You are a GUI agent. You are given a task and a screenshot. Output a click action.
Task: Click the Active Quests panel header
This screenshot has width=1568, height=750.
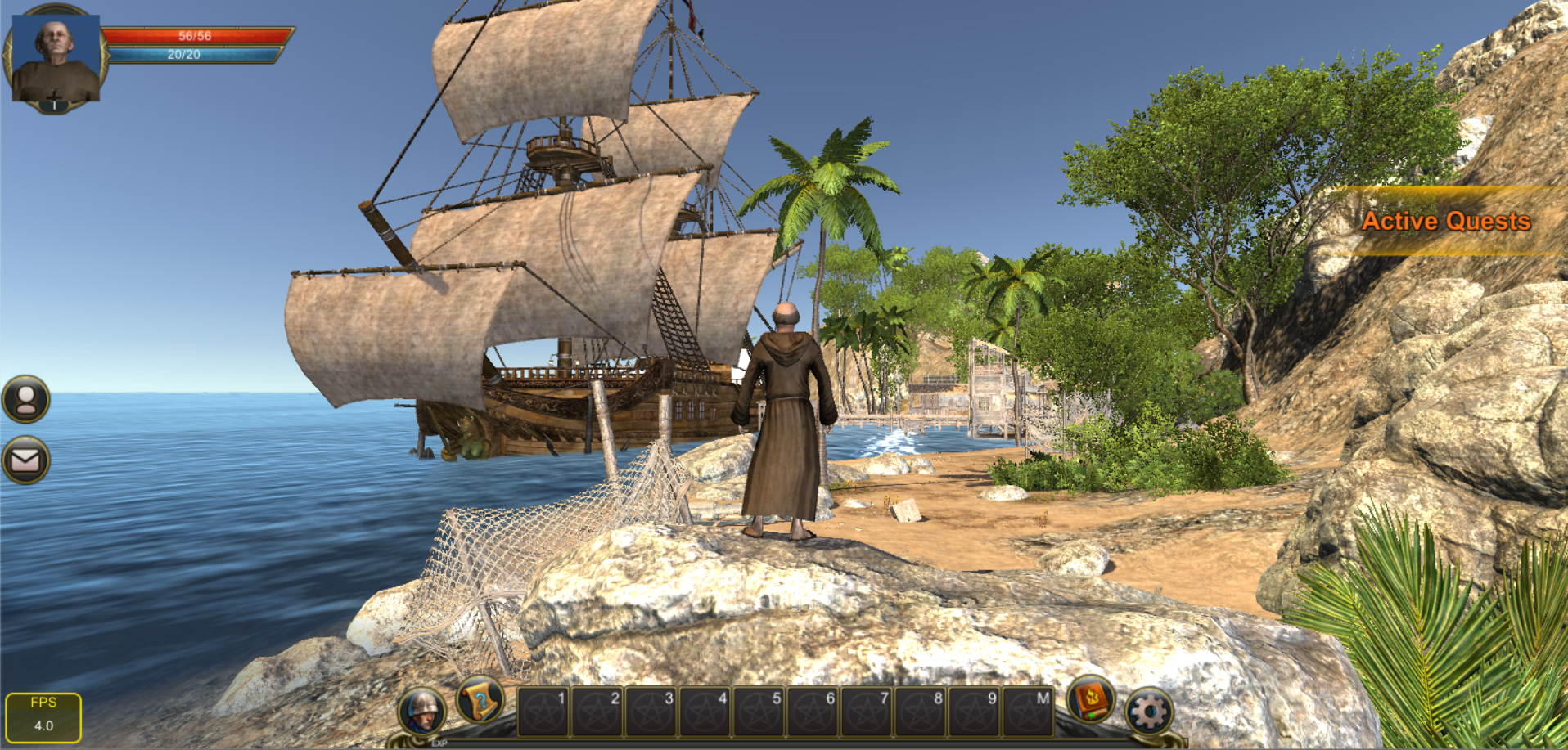coord(1445,221)
